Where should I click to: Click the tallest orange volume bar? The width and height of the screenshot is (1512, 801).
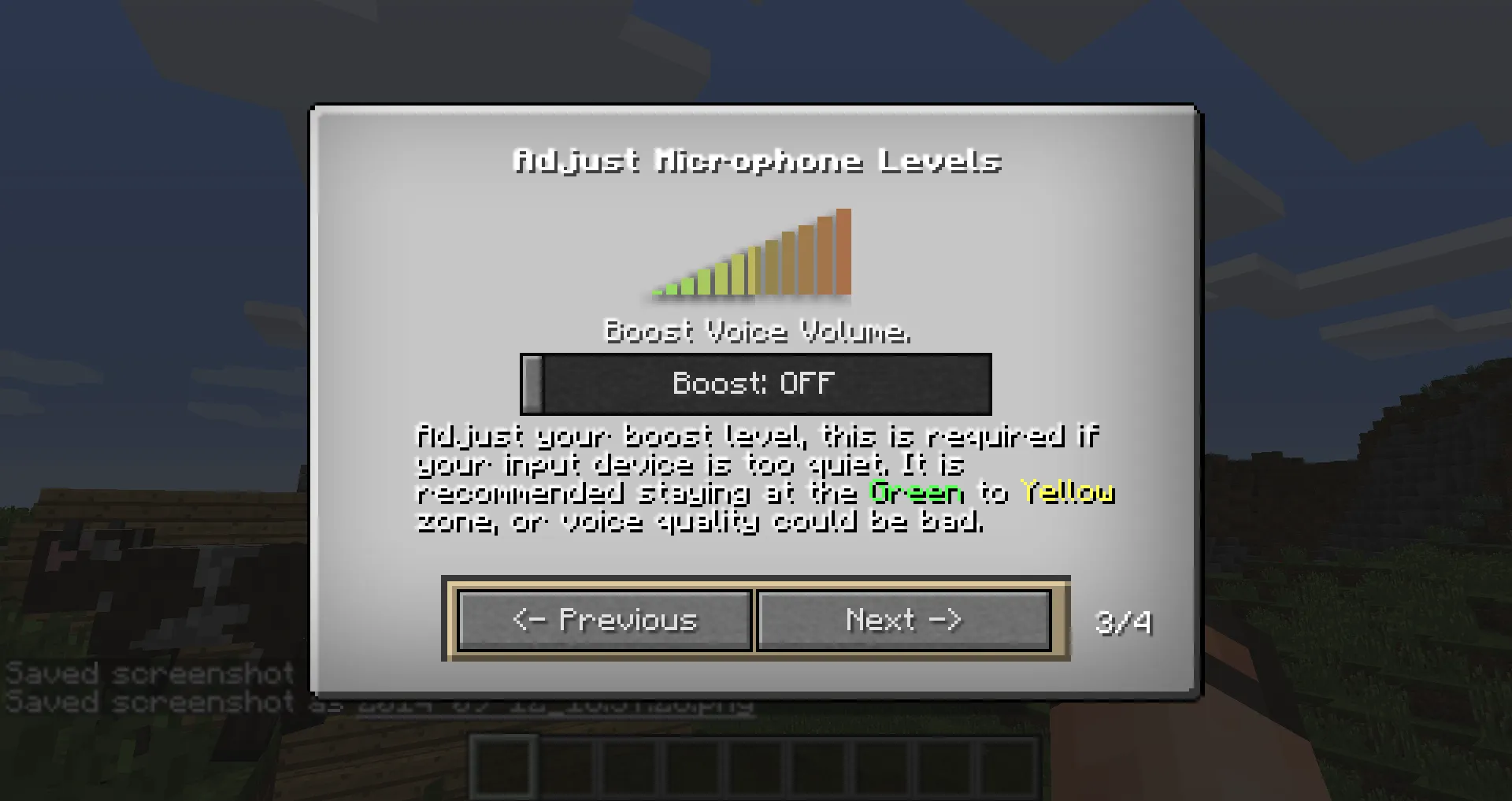tap(843, 252)
